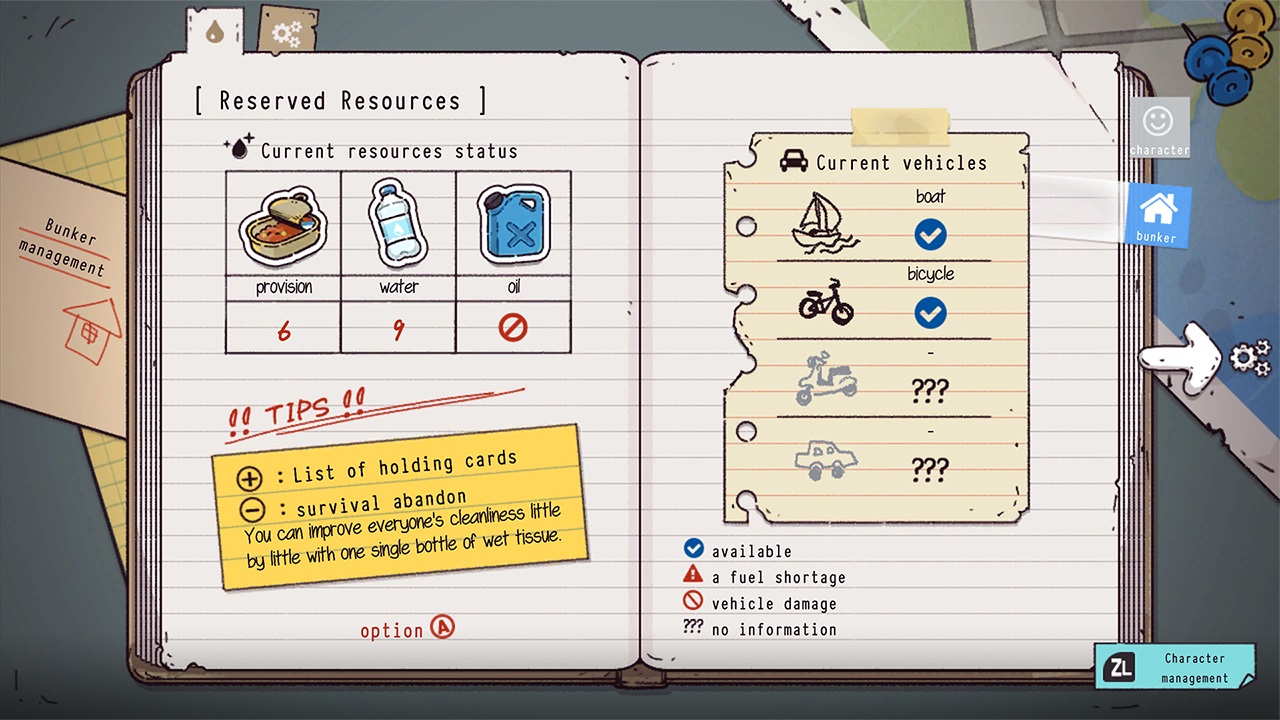Select the water bottle resource icon
Image resolution: width=1280 pixels, height=720 pixels.
coord(397,224)
